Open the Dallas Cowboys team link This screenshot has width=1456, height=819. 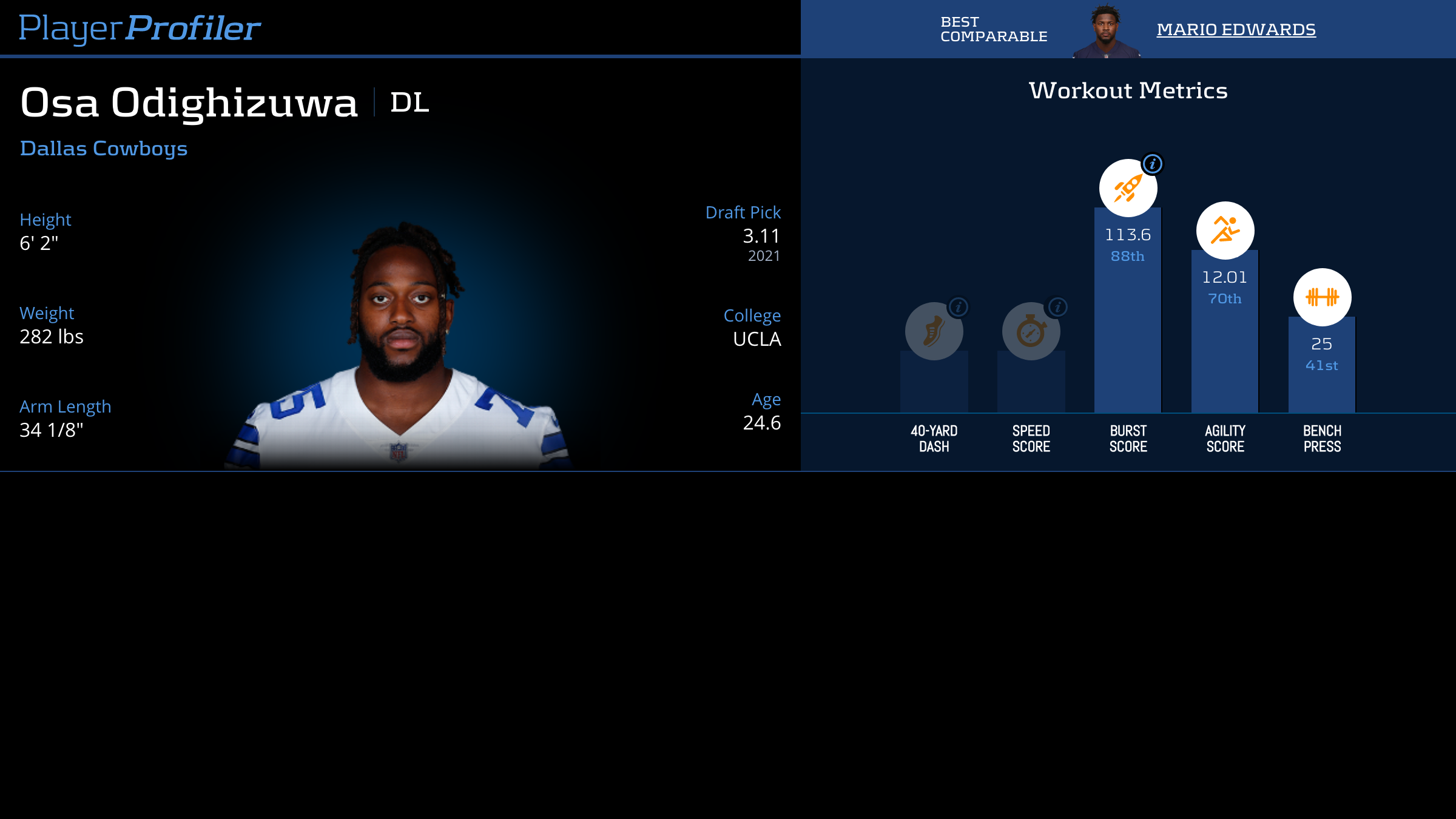[104, 149]
